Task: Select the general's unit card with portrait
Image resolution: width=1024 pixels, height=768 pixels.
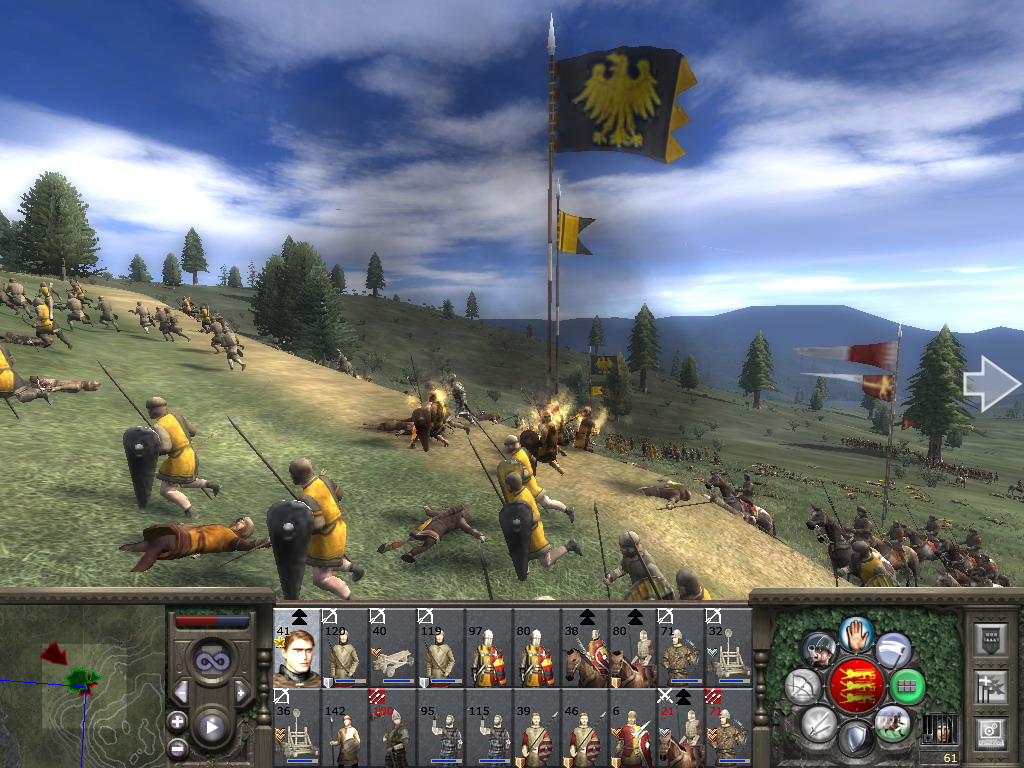Action: pos(297,648)
